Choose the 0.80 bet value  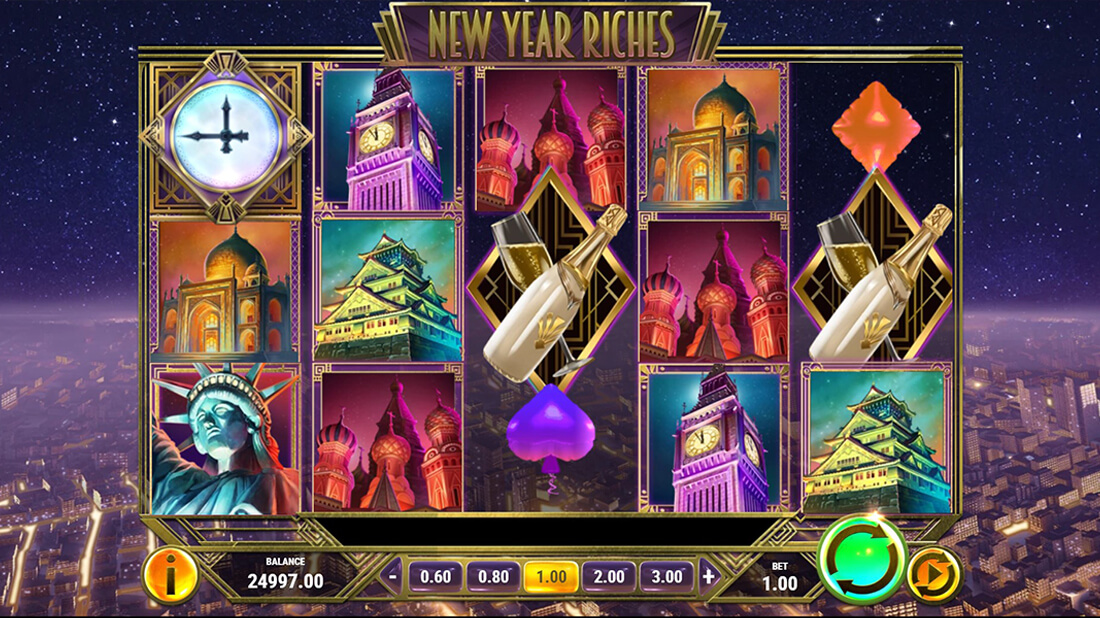pyautogui.click(x=493, y=577)
